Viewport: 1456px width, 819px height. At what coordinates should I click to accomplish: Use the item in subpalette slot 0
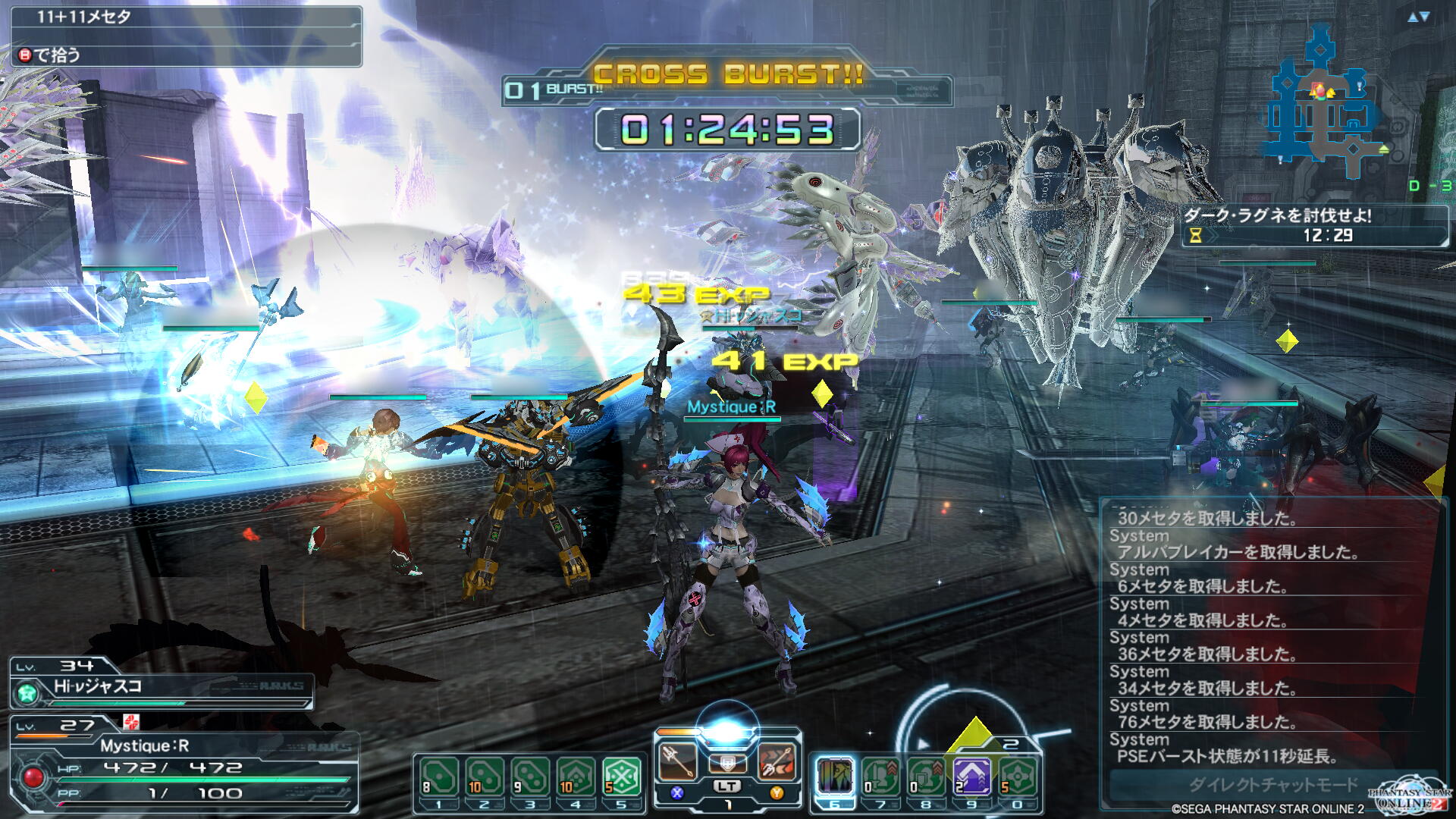coord(1017,778)
